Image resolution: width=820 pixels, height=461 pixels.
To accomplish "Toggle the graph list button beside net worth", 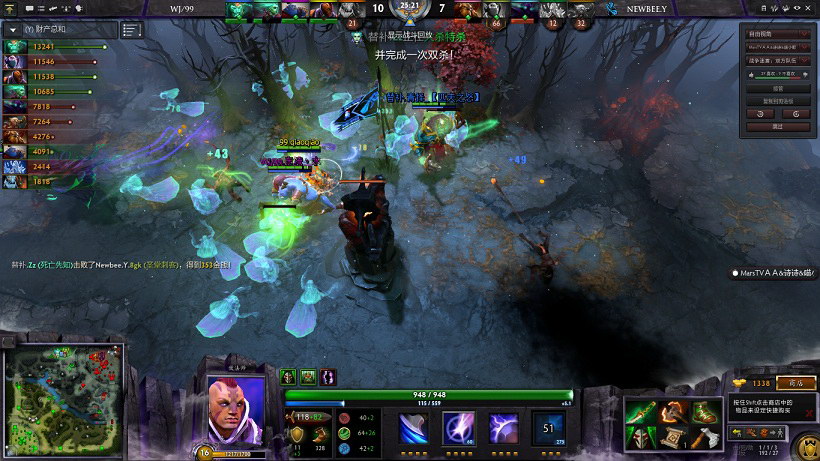I will pos(132,30).
